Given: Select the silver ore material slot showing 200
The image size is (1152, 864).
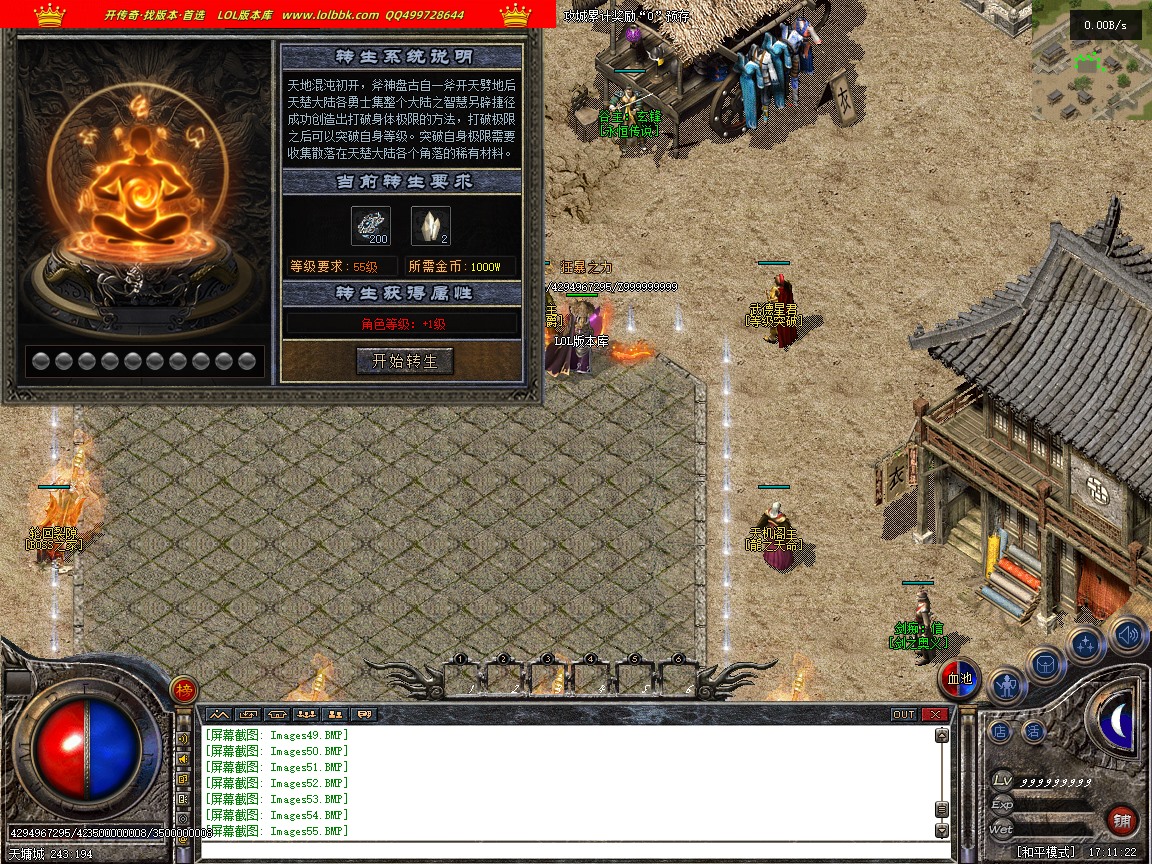Looking at the screenshot, I should click(x=371, y=226).
